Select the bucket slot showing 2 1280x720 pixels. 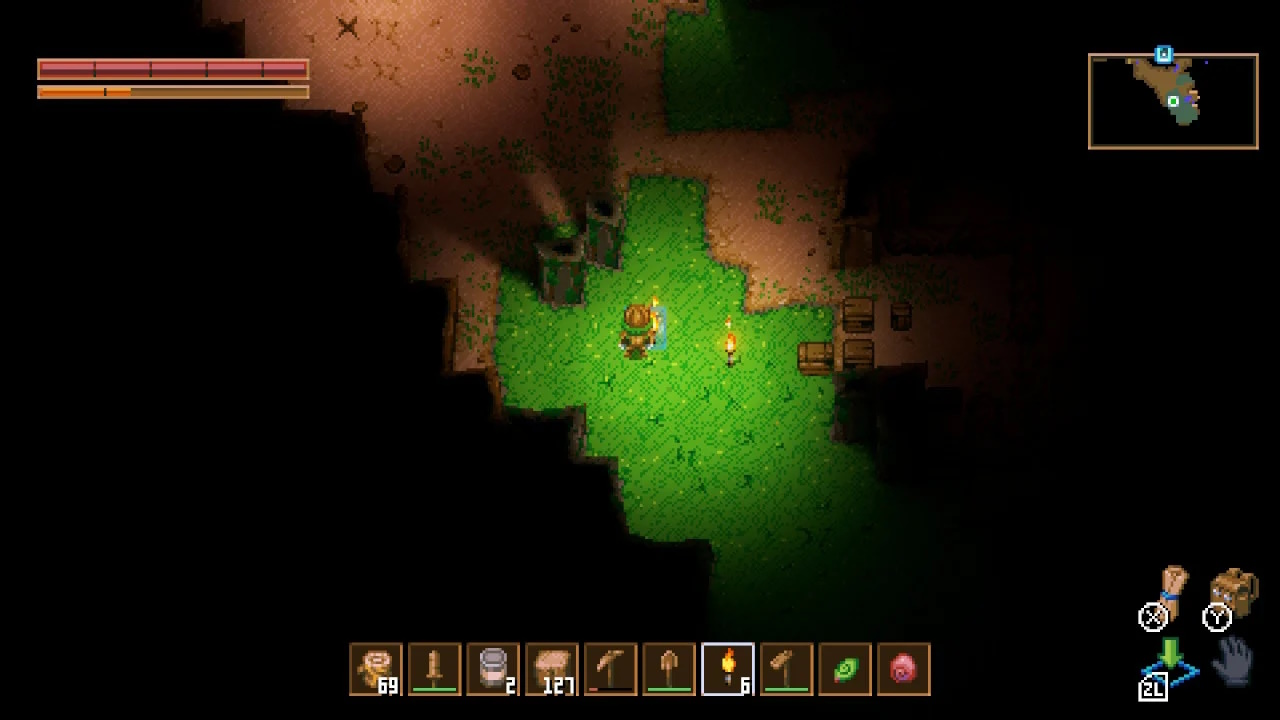493,669
